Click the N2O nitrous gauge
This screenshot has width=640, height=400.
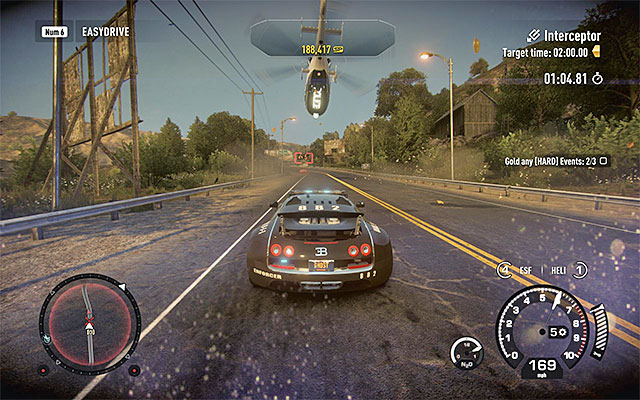(x=466, y=352)
